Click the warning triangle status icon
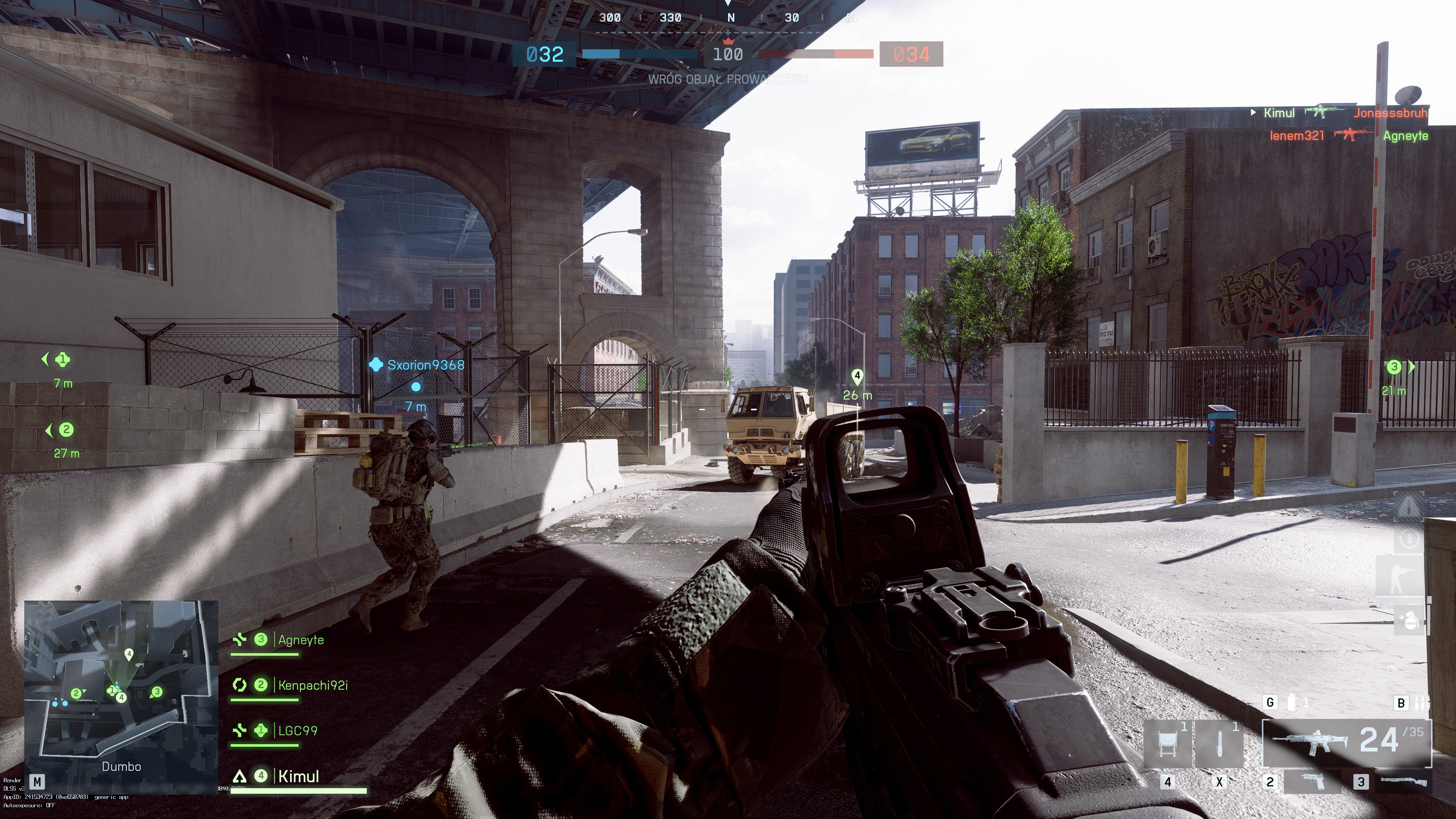 [1409, 505]
